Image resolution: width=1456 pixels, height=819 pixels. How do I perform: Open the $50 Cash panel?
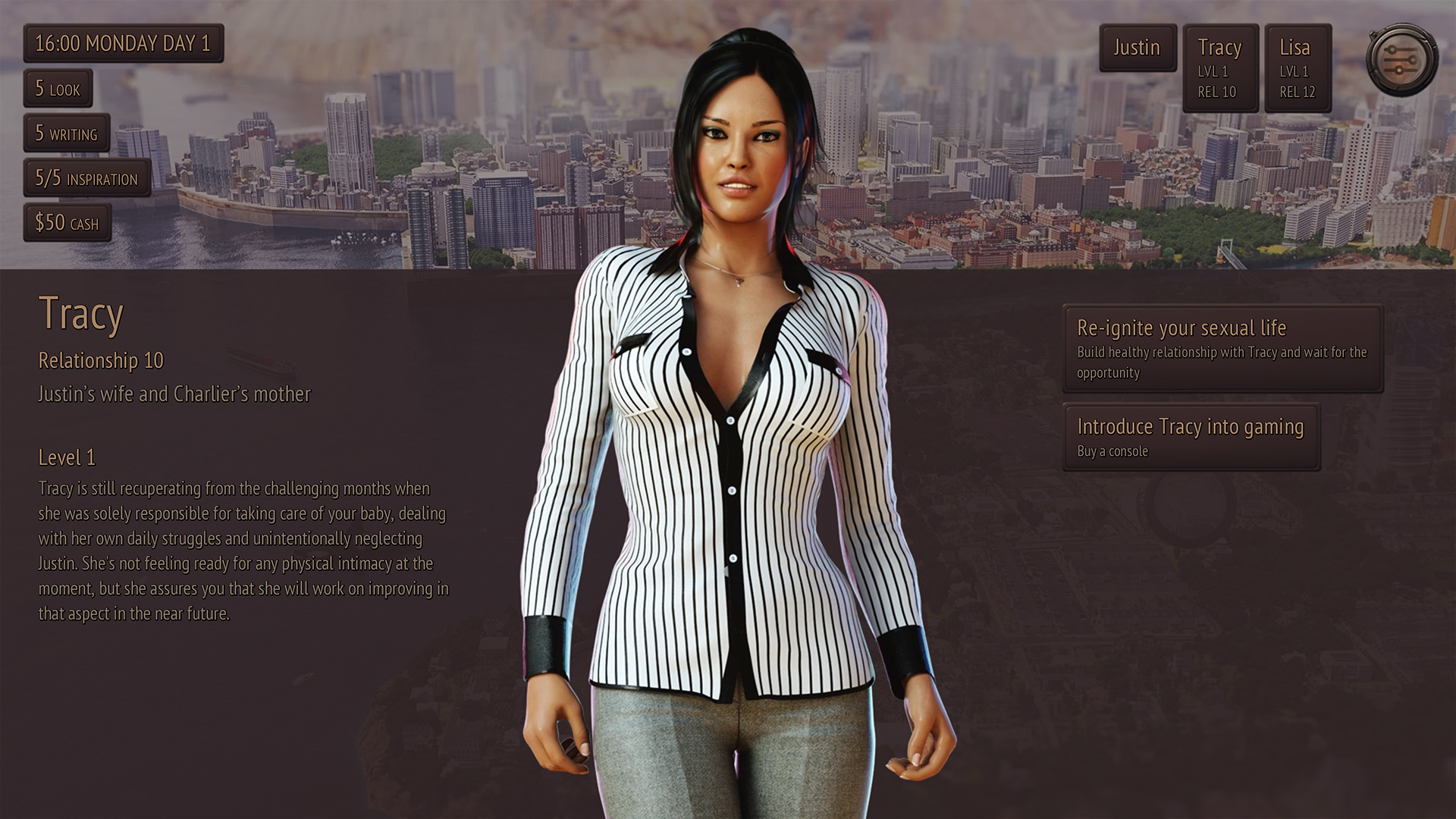[67, 223]
